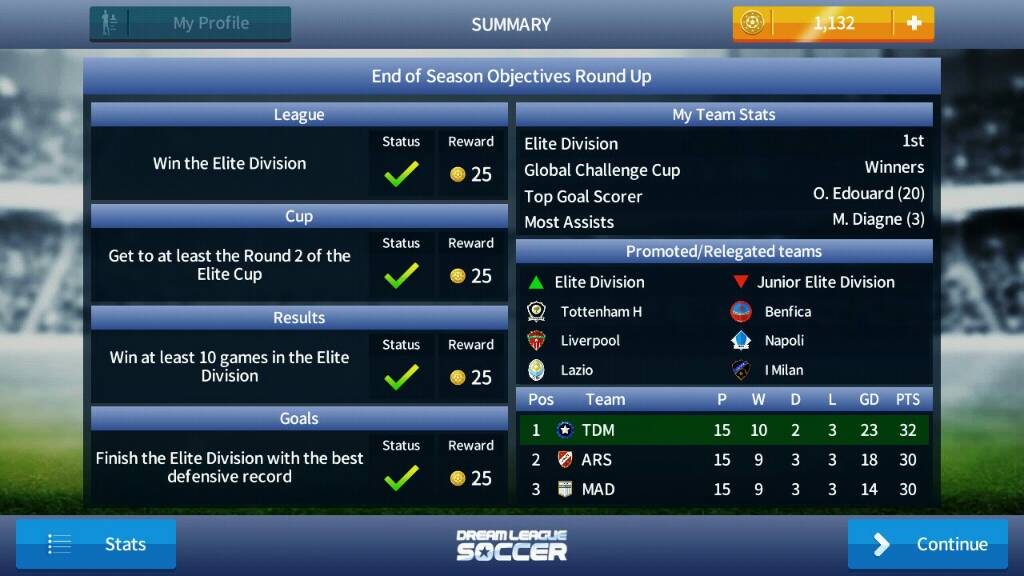
Task: Continue to the next screen
Action: tap(927, 544)
